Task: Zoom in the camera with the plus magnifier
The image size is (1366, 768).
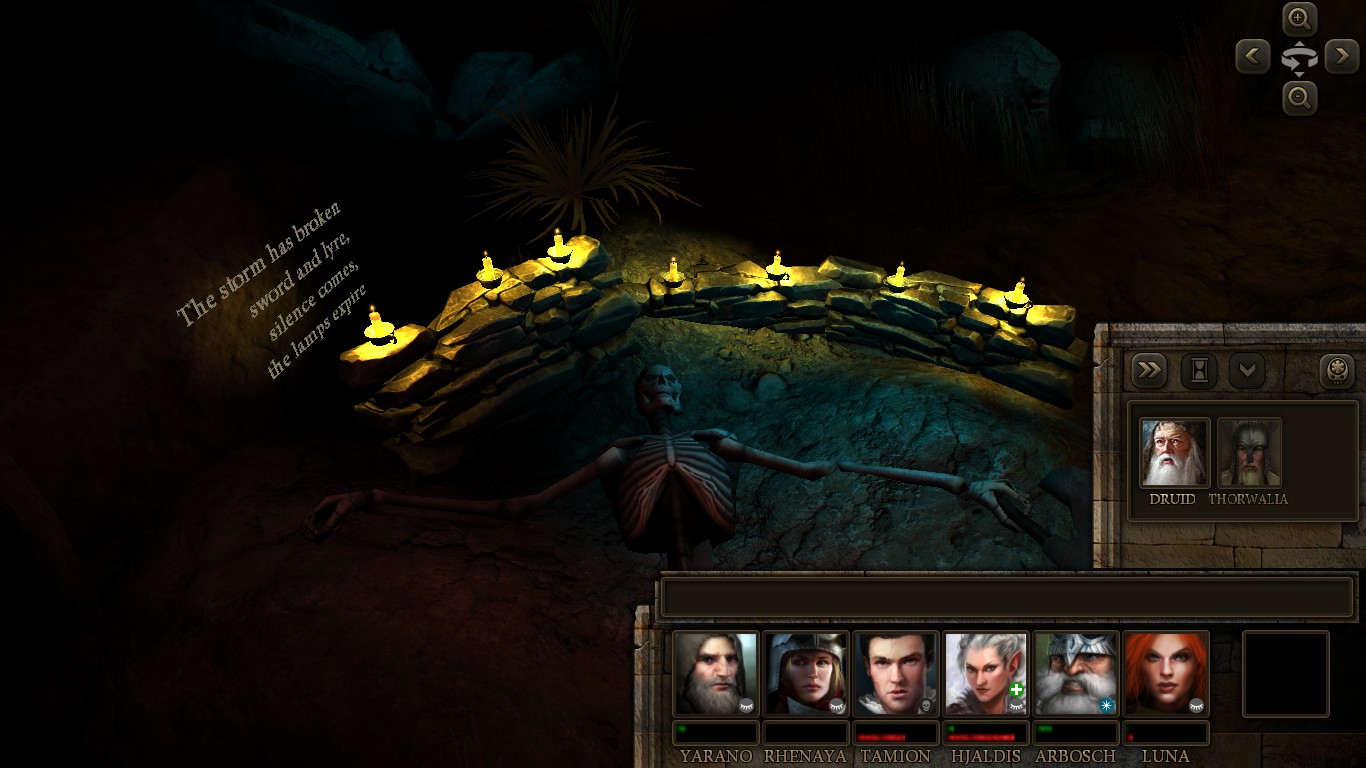Action: (1299, 18)
